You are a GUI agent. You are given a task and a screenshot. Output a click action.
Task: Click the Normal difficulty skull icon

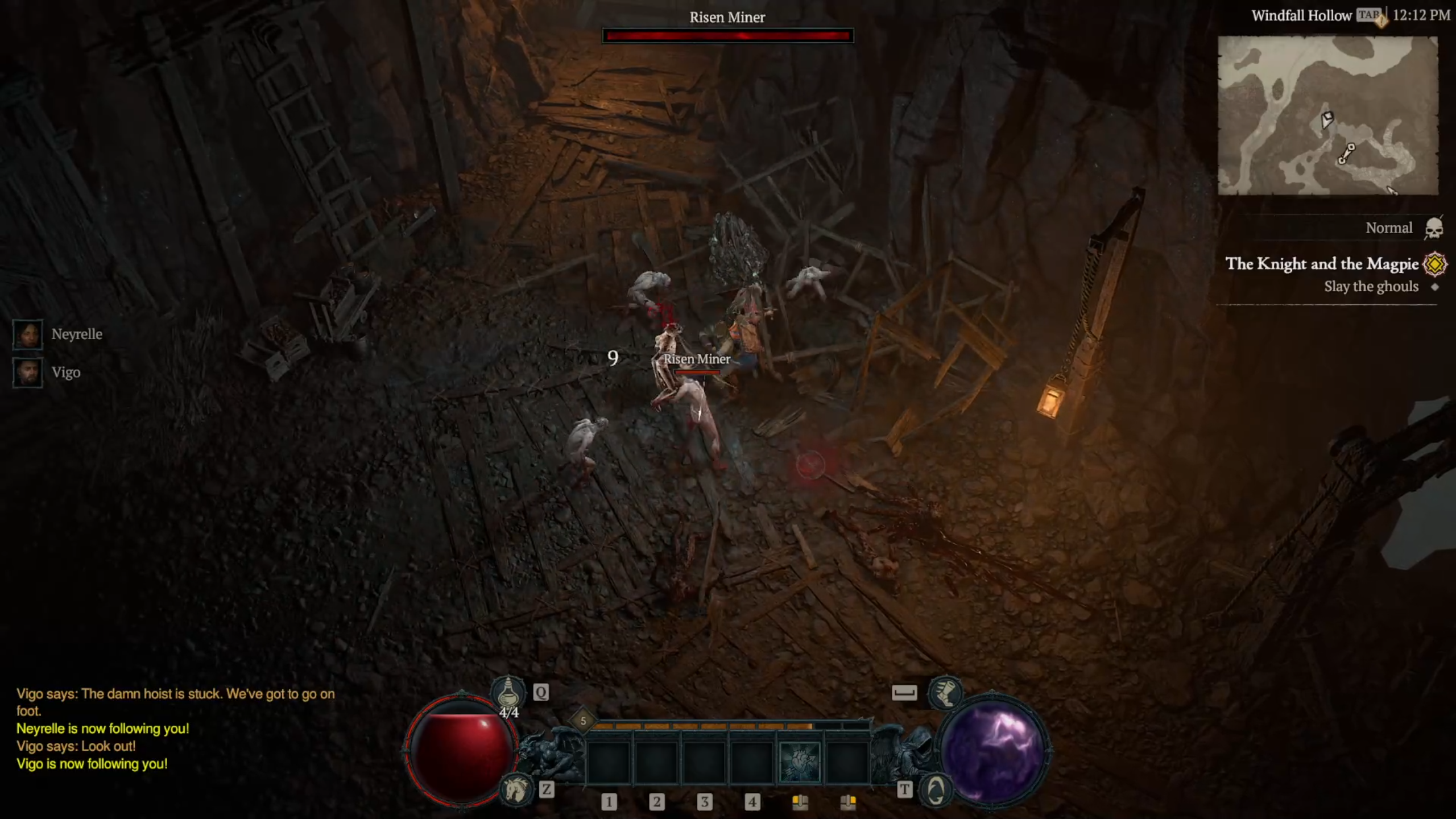click(x=1433, y=229)
